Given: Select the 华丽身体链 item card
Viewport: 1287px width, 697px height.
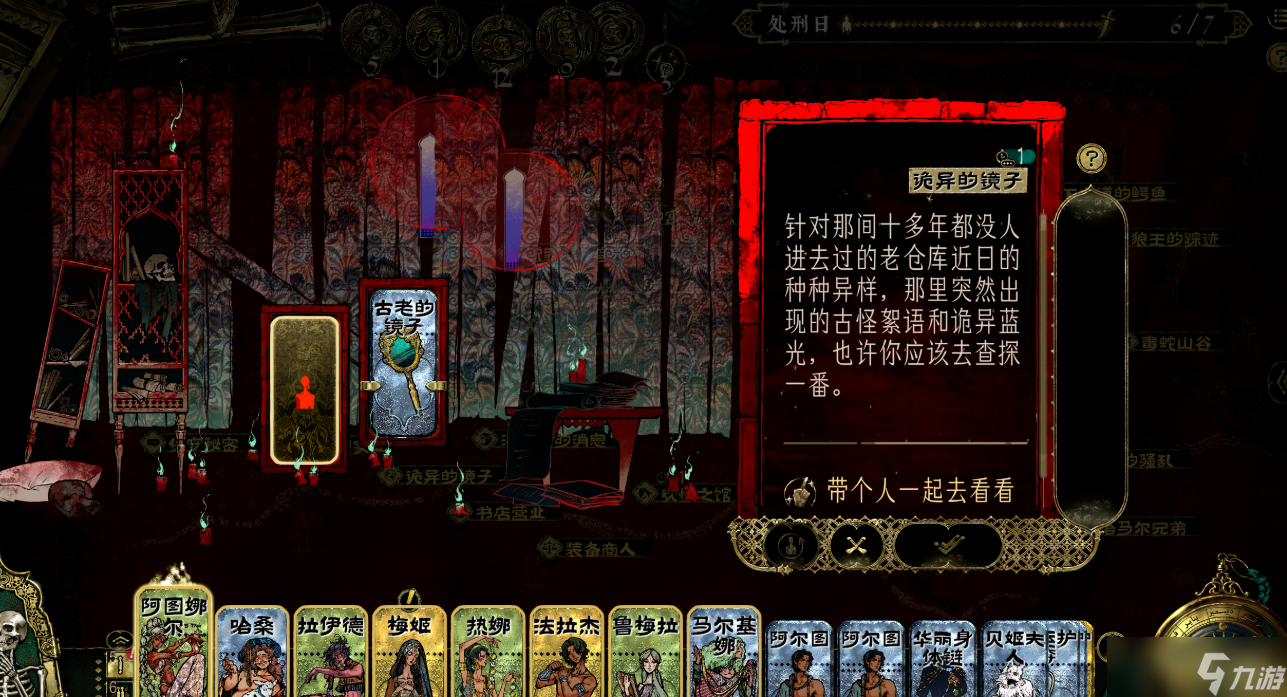Looking at the screenshot, I should point(943,658).
